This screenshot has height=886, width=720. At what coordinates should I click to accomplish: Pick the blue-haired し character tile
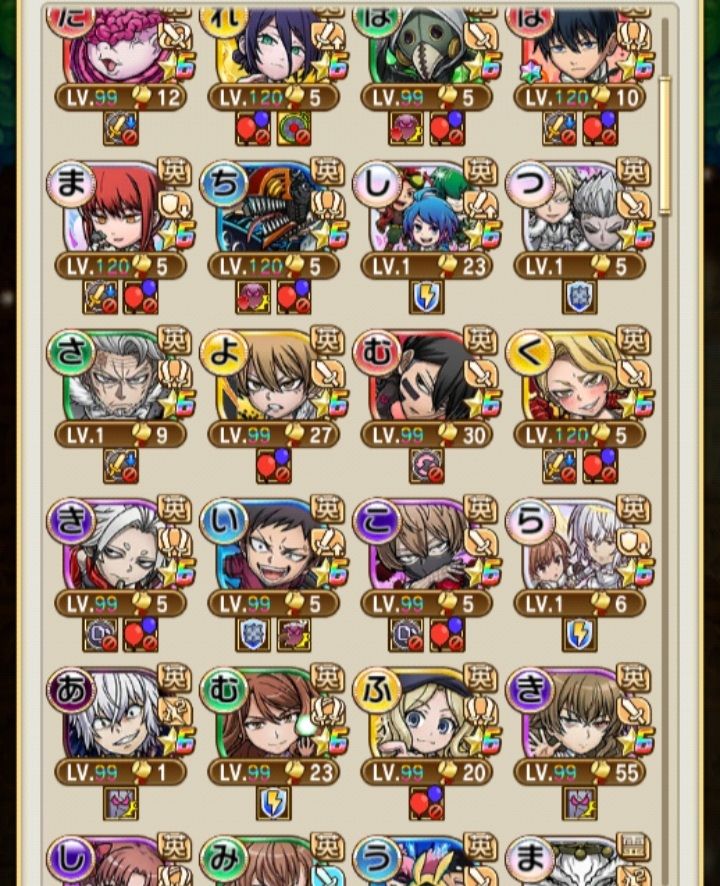426,210
